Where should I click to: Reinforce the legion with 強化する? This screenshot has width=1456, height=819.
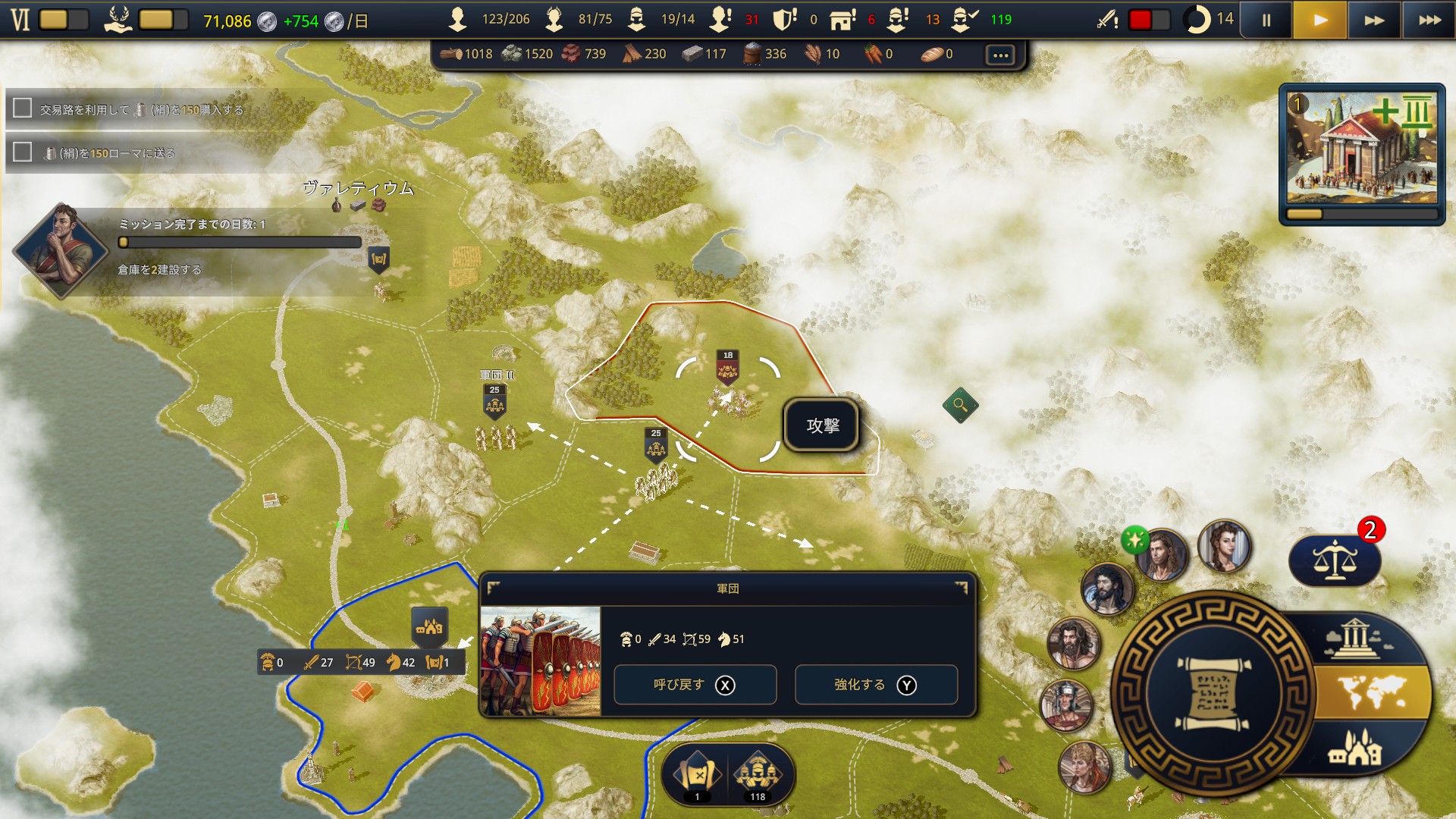point(876,685)
